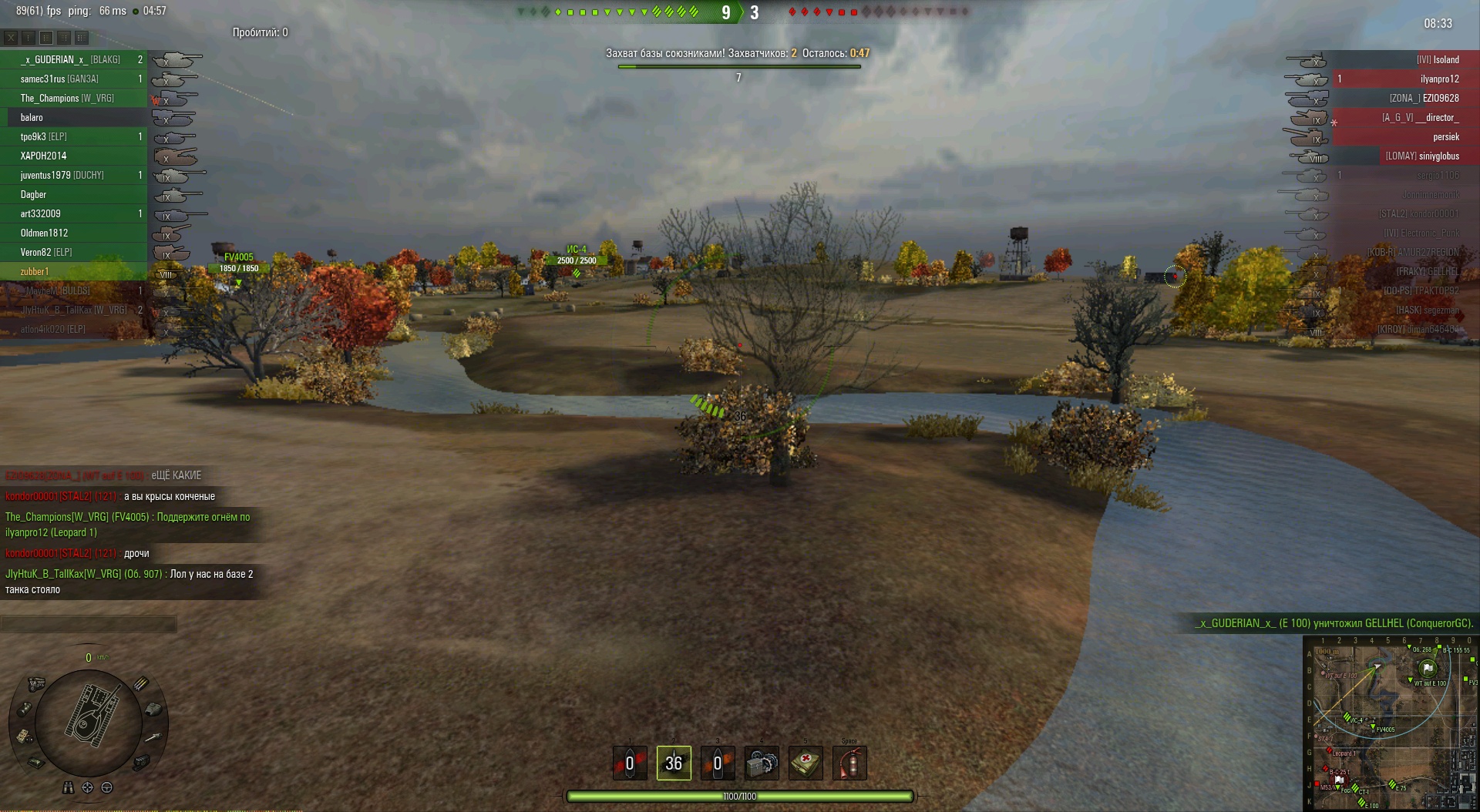Use the fire extinguisher consumable
The width and height of the screenshot is (1480, 812).
849,763
